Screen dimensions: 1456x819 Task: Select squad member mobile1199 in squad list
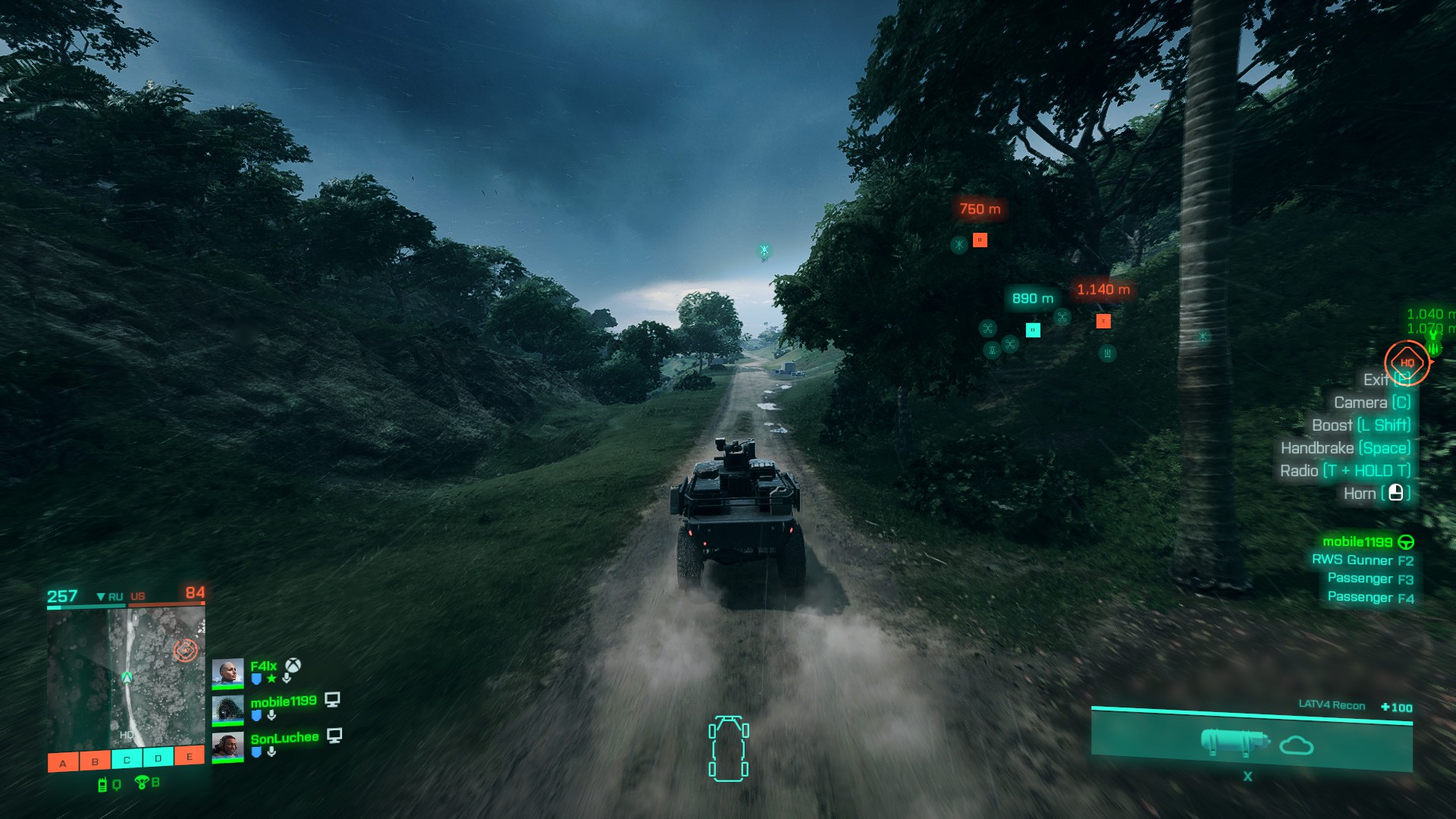point(283,702)
